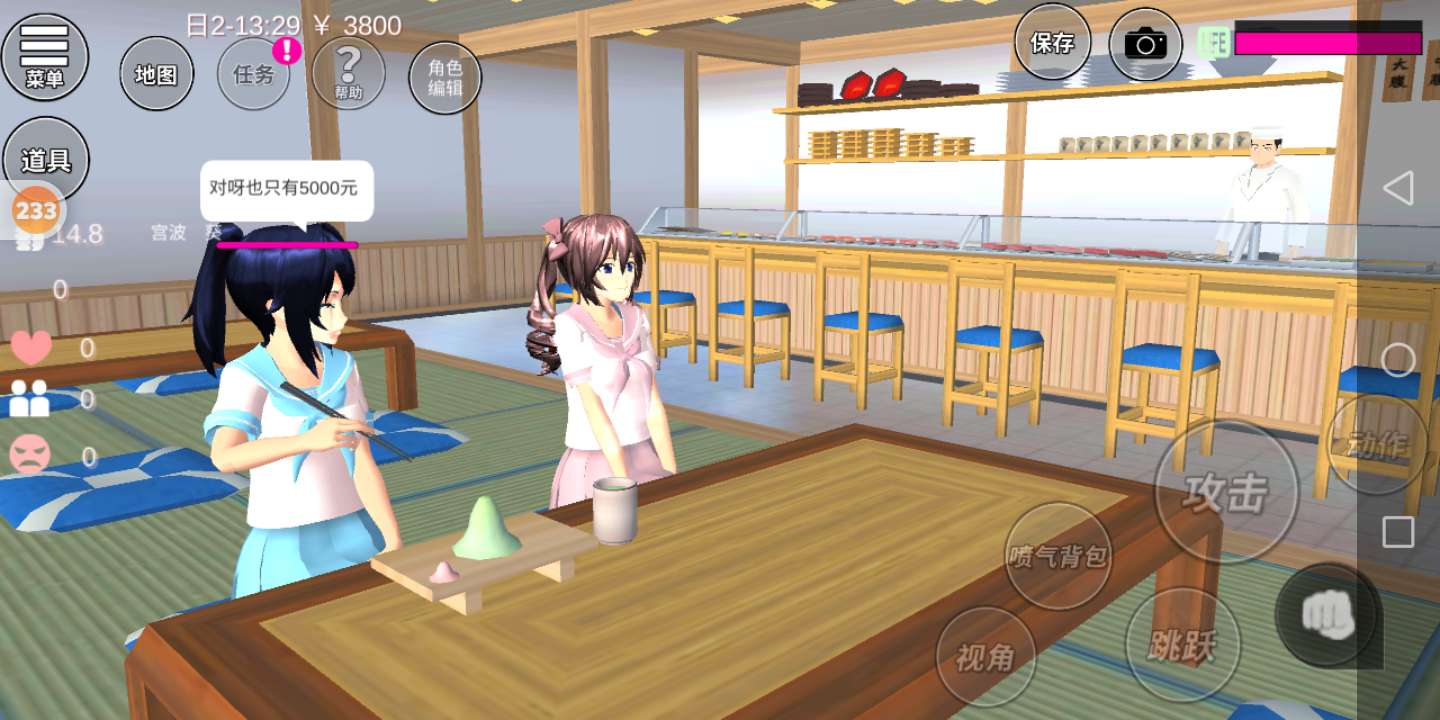Tap the 跳跃 jump button
Viewport: 1440px width, 720px height.
coord(1183,644)
